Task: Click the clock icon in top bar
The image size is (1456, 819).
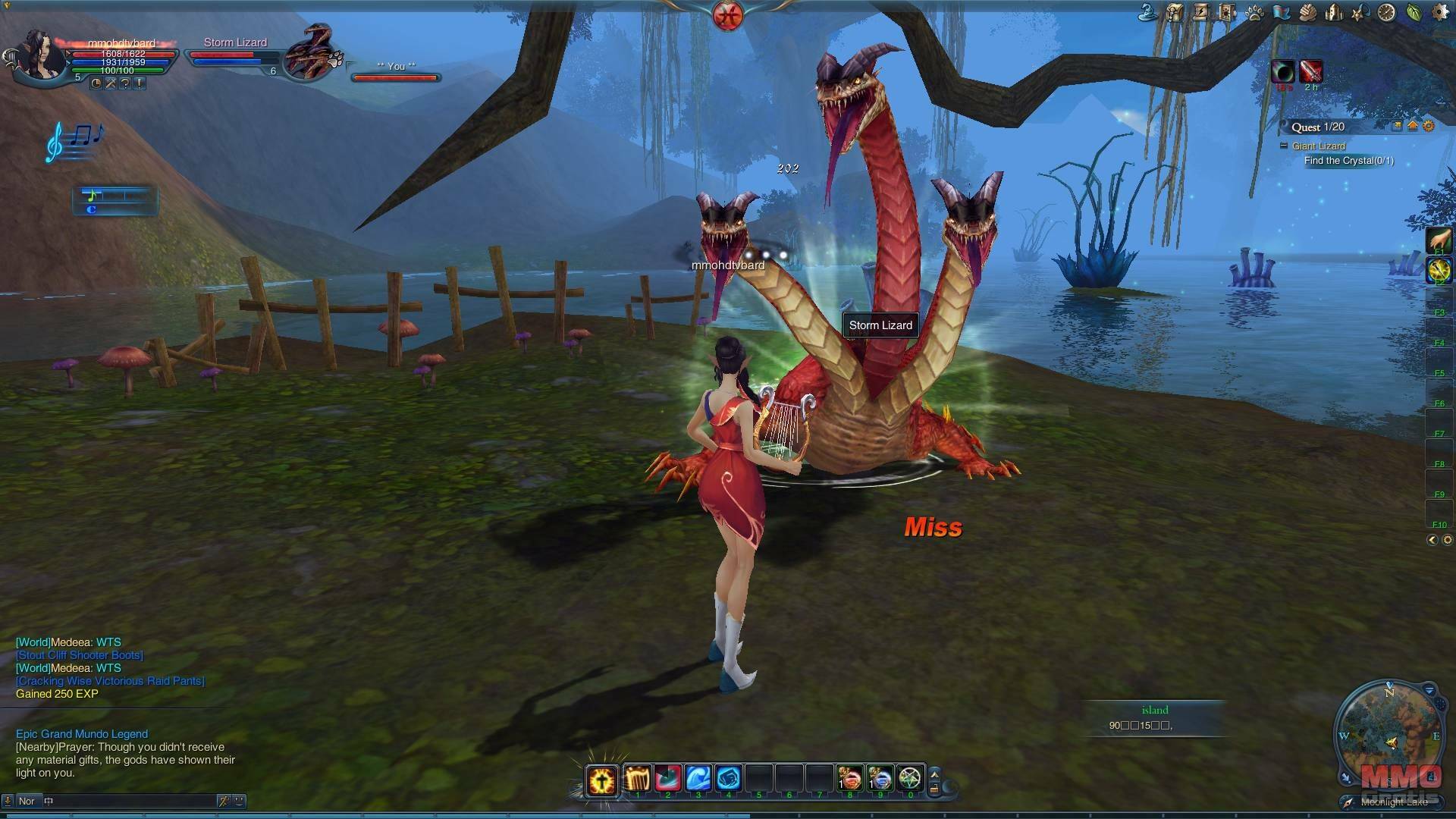Action: point(1386,13)
